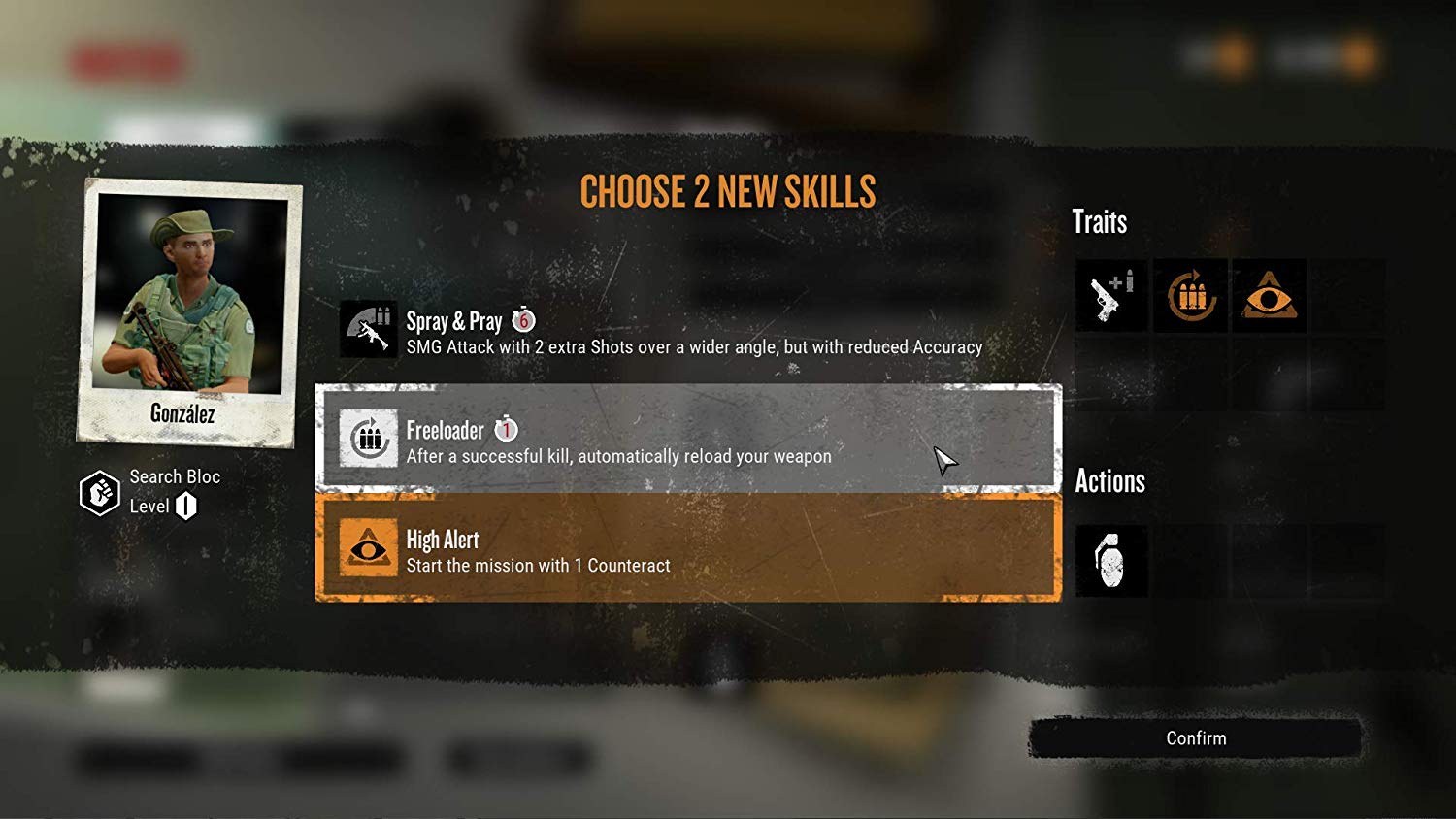The image size is (1456, 819).
Task: Click the Search Bloc fist emblem
Action: pos(99,493)
